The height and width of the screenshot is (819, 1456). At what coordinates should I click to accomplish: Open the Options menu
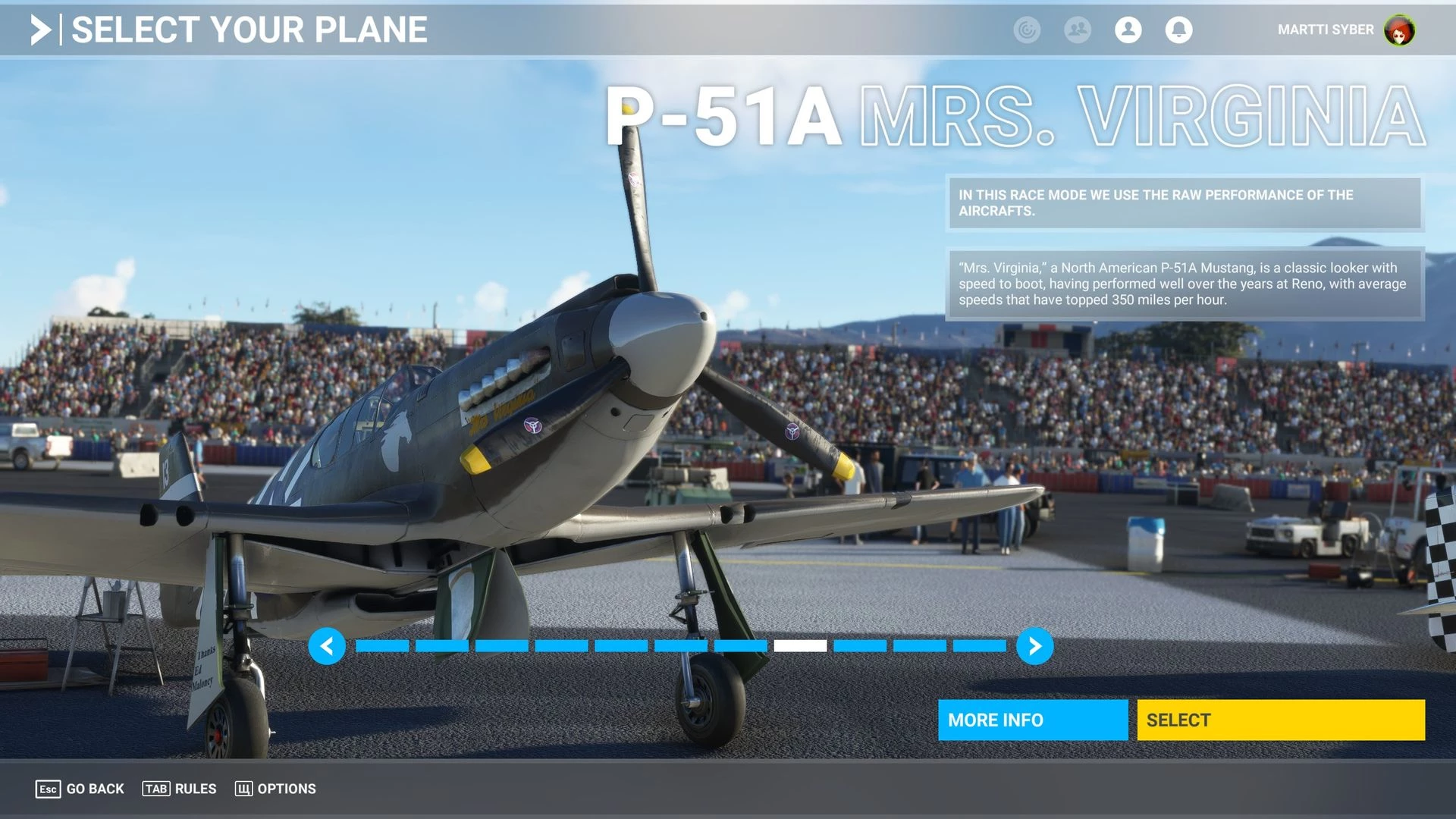275,789
